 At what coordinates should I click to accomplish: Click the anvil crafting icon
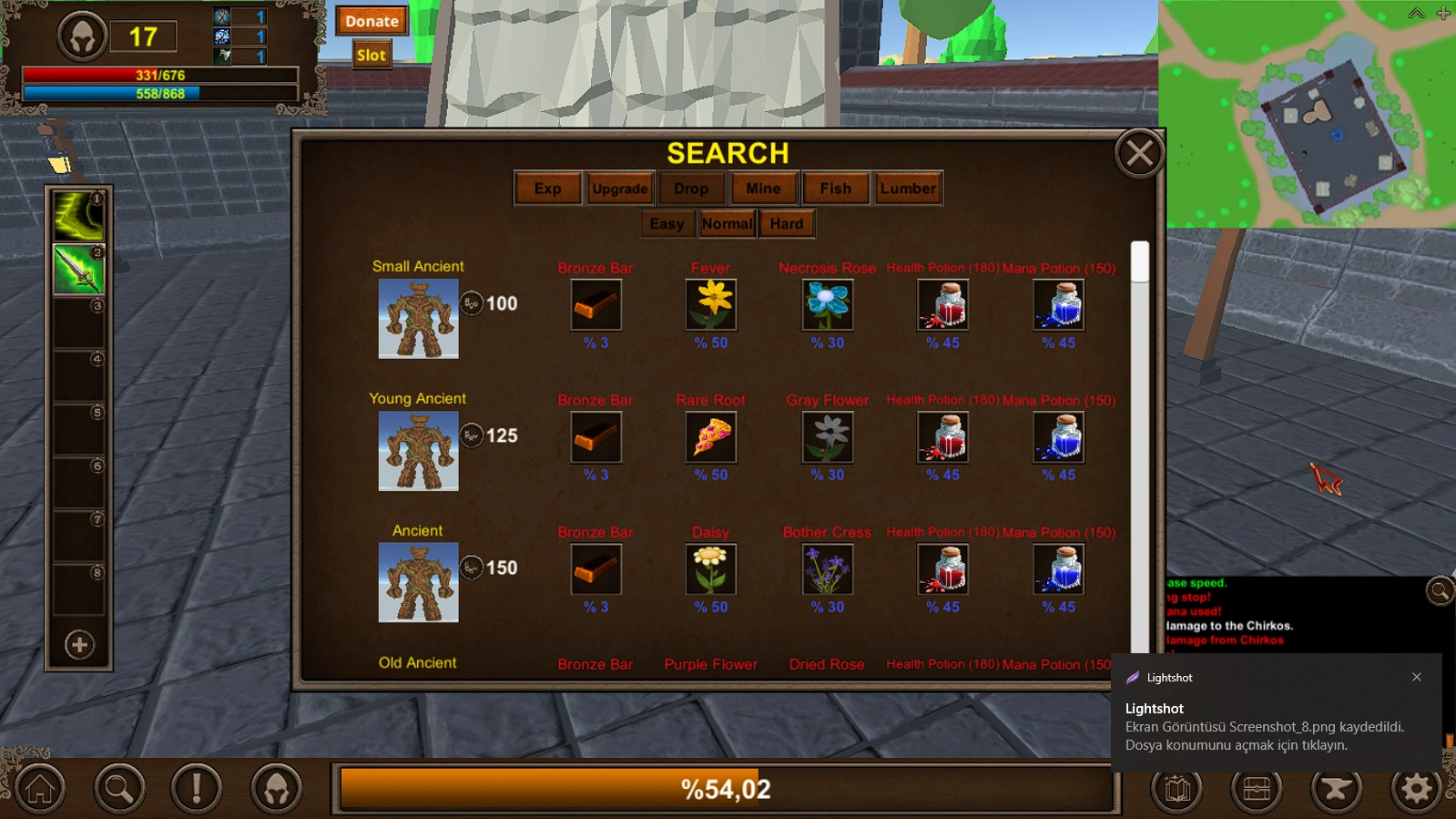[1334, 789]
